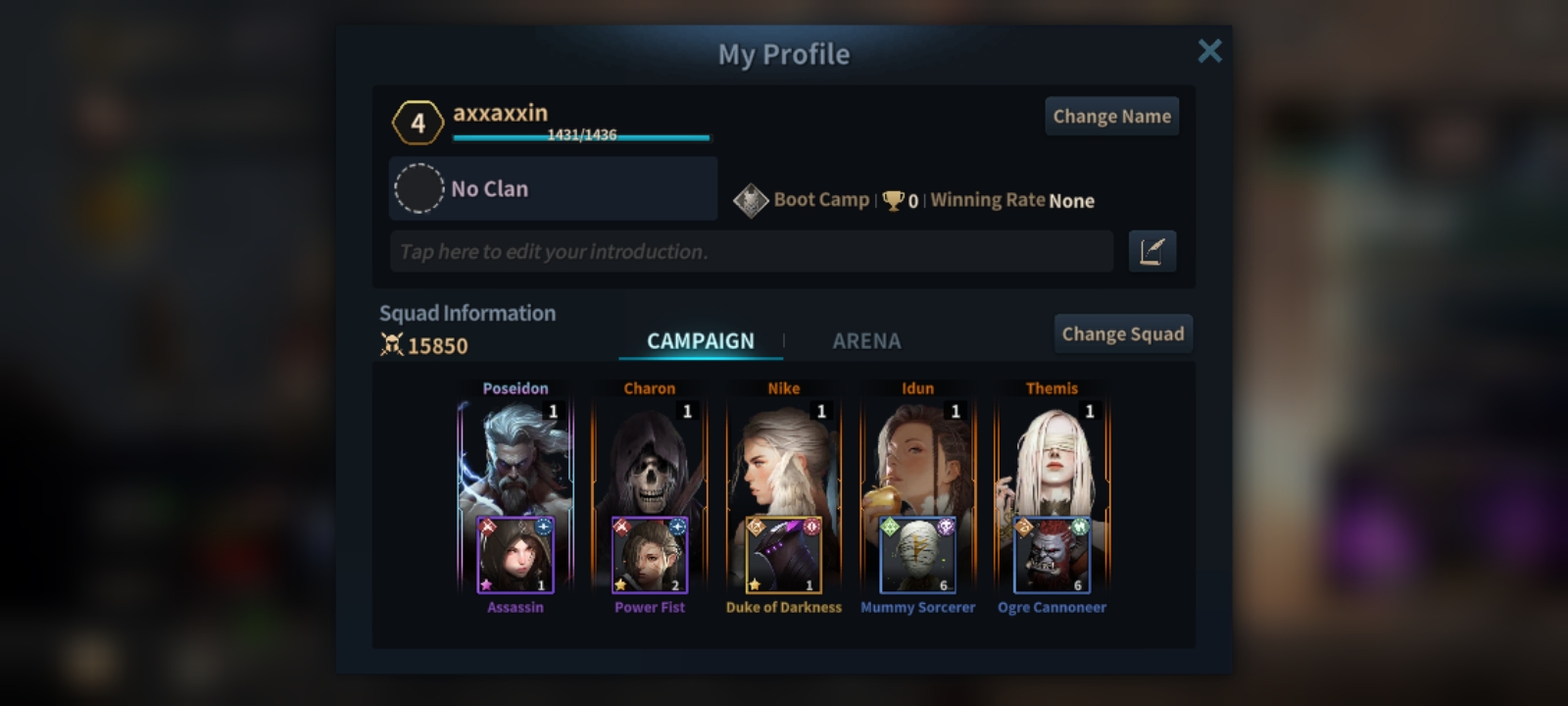The height and width of the screenshot is (706, 1568).
Task: Switch to the ARENA tab
Action: [x=866, y=341]
